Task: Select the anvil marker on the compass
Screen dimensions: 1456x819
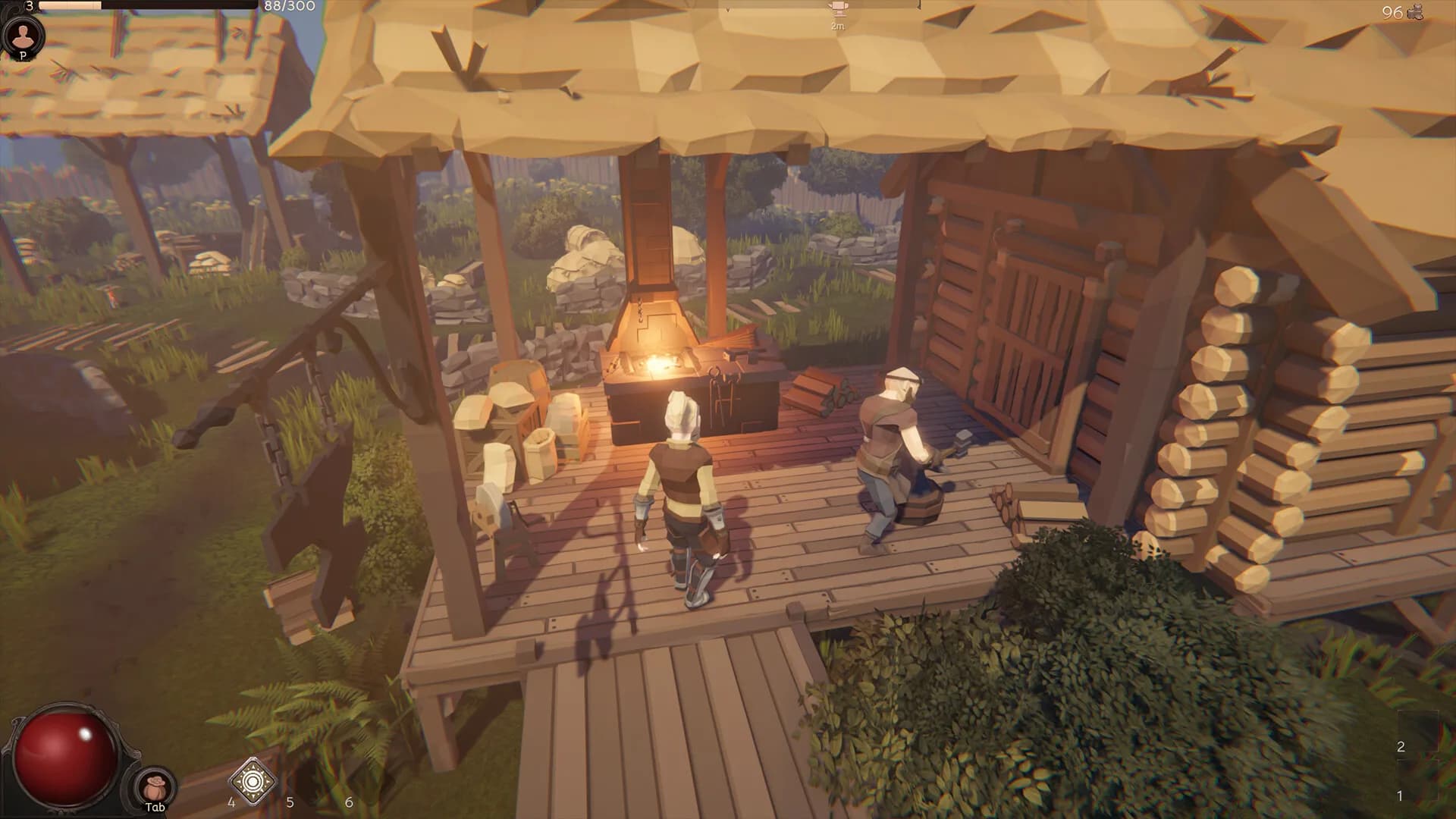Action: tap(837, 11)
